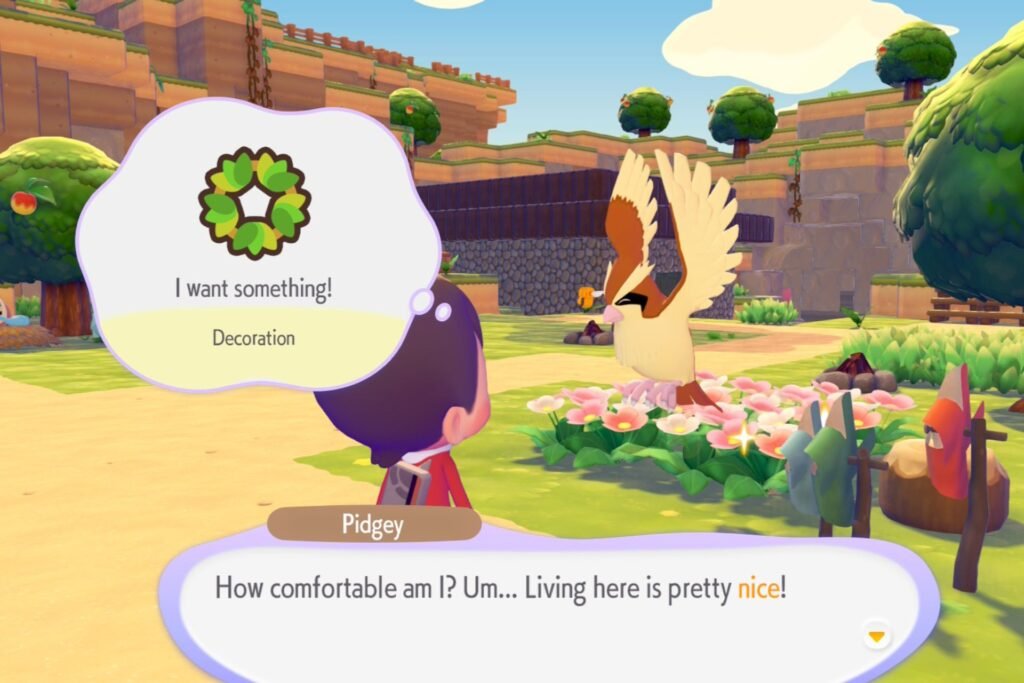Select the leaf wreath Decoration request icon

tap(254, 202)
